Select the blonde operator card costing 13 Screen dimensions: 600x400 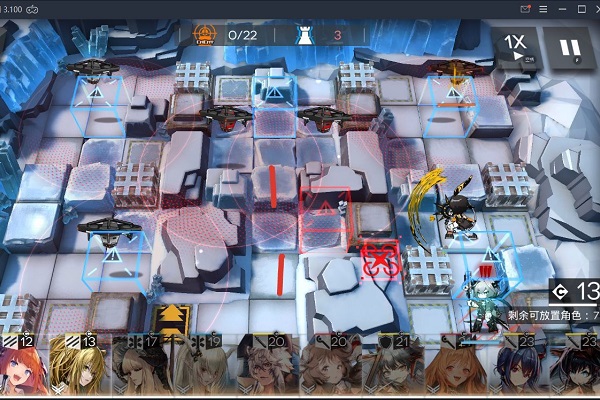(x=78, y=370)
